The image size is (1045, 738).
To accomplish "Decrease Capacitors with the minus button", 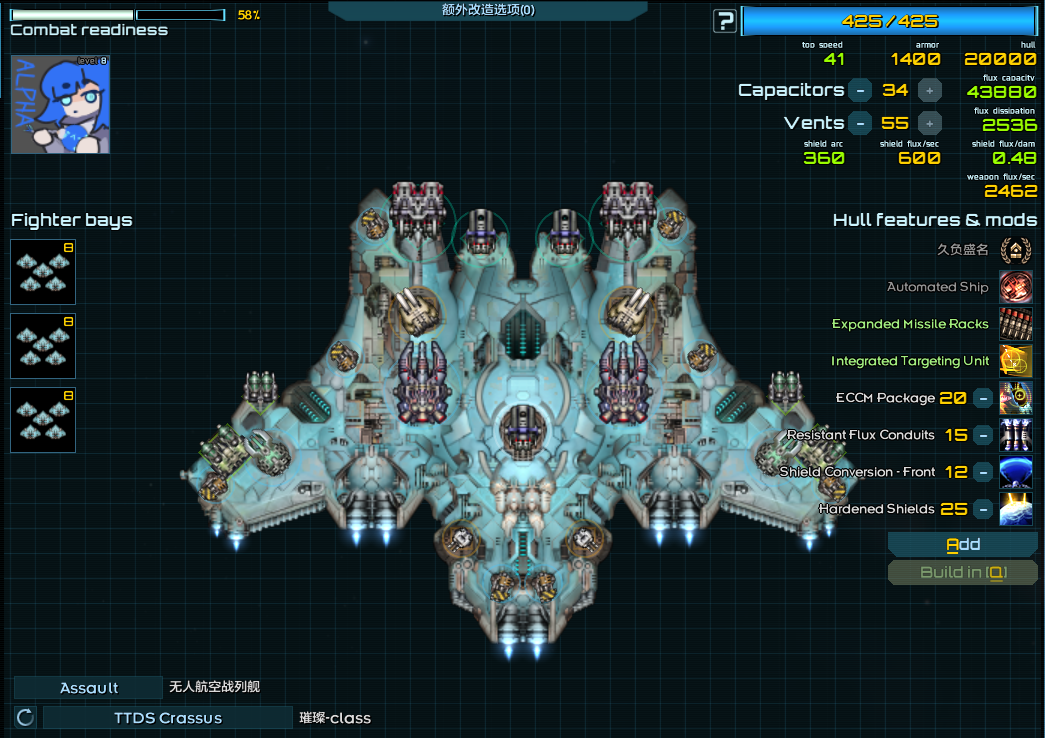I will click(x=859, y=90).
